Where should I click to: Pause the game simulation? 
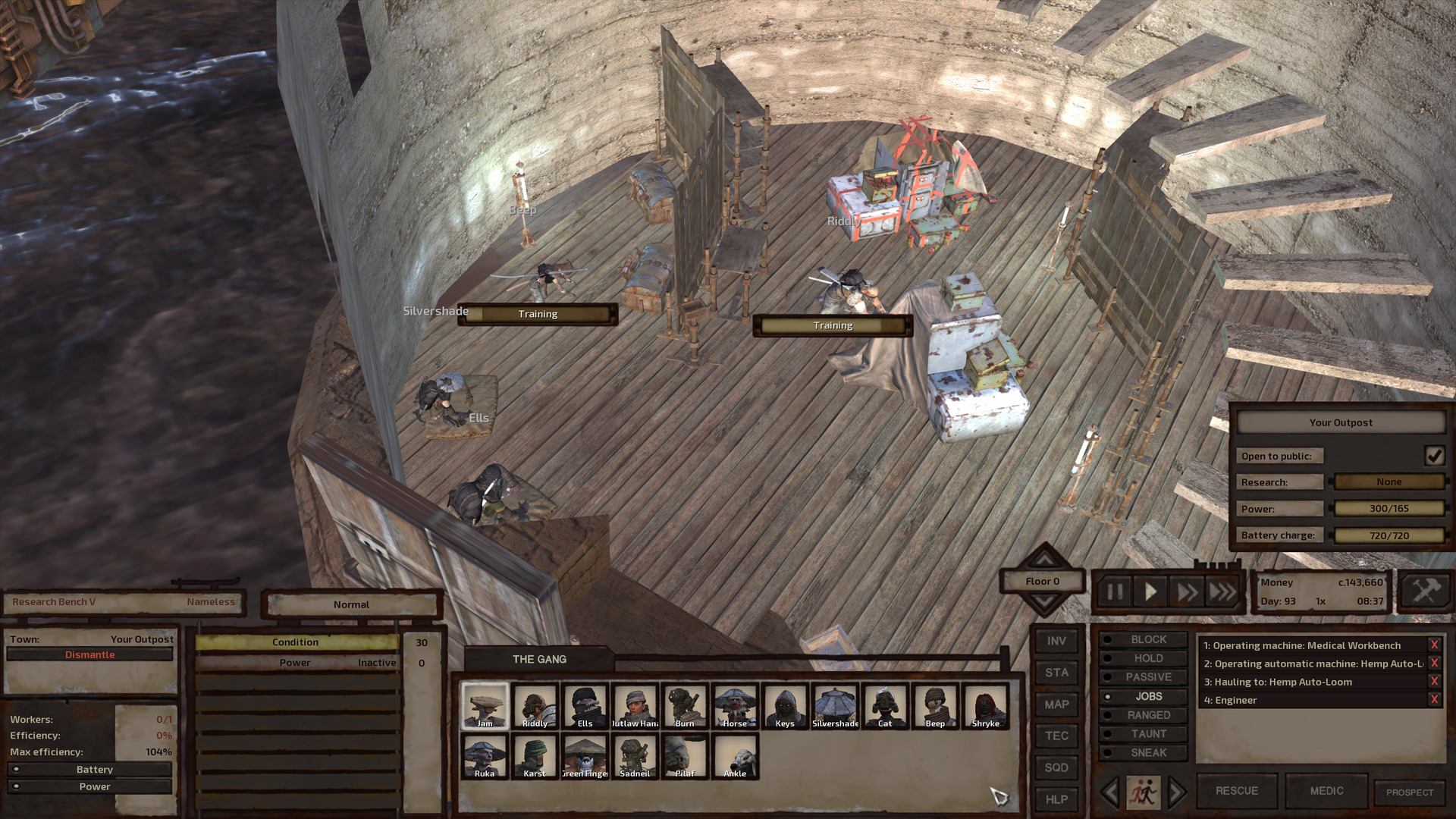point(1113,592)
